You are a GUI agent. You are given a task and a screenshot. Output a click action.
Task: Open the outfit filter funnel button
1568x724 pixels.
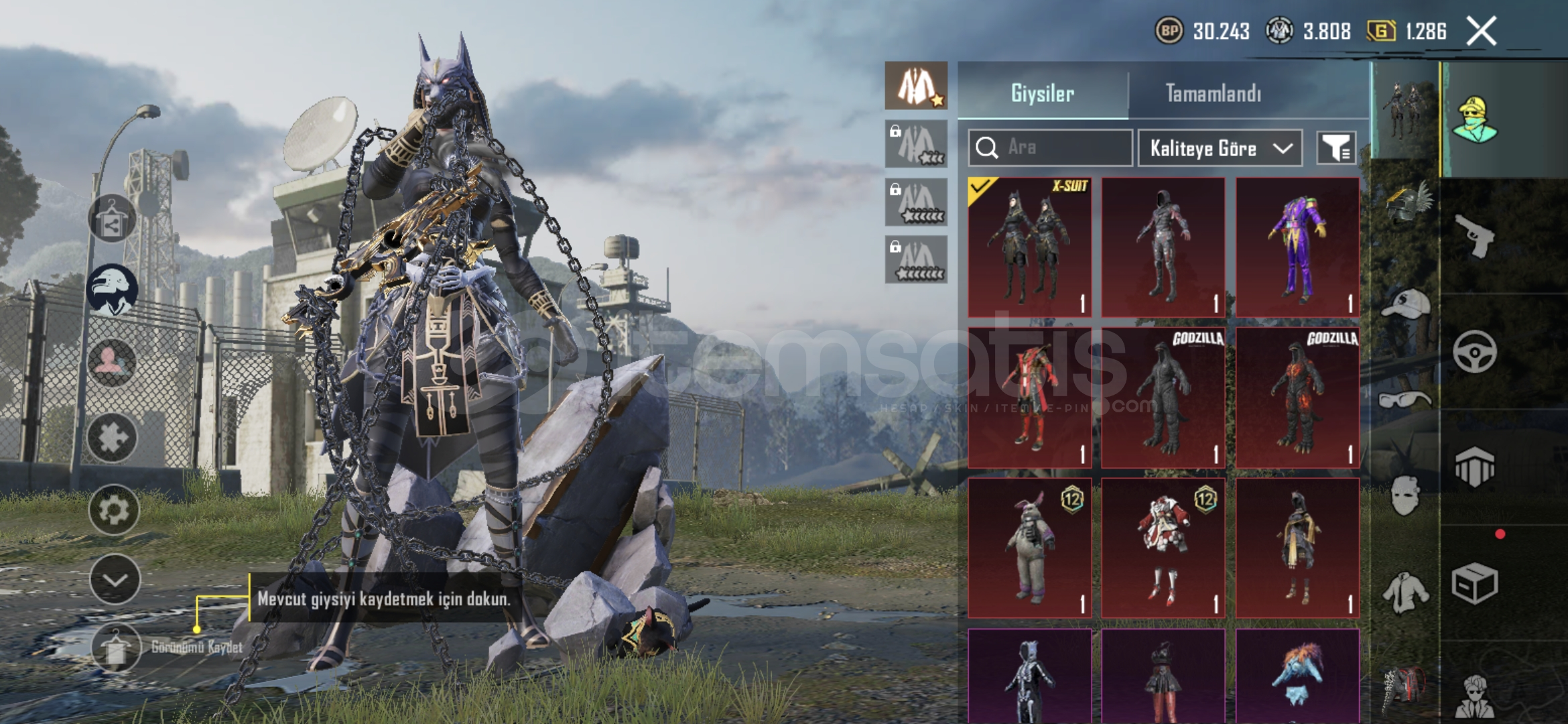(1336, 148)
